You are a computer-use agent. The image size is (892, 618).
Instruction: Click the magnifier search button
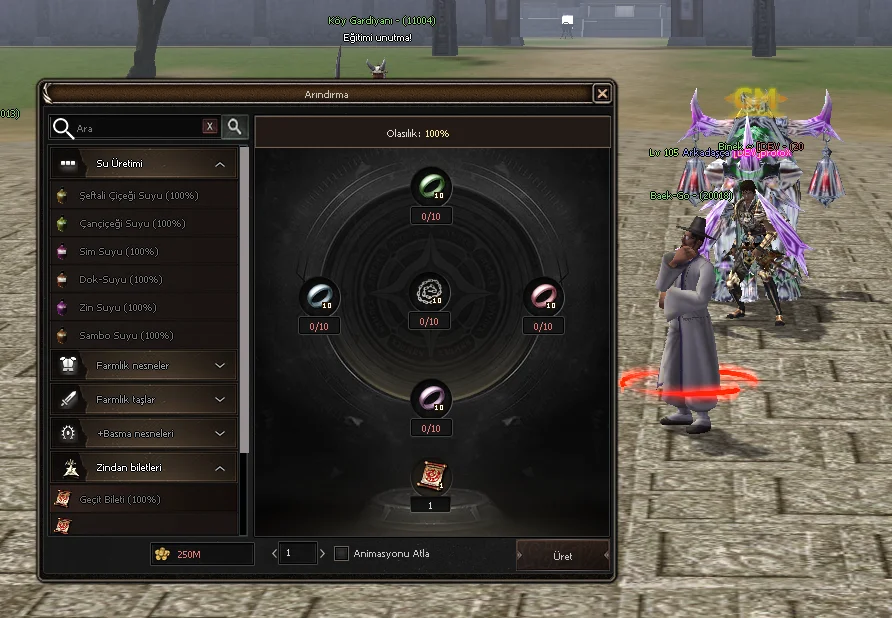pos(235,127)
